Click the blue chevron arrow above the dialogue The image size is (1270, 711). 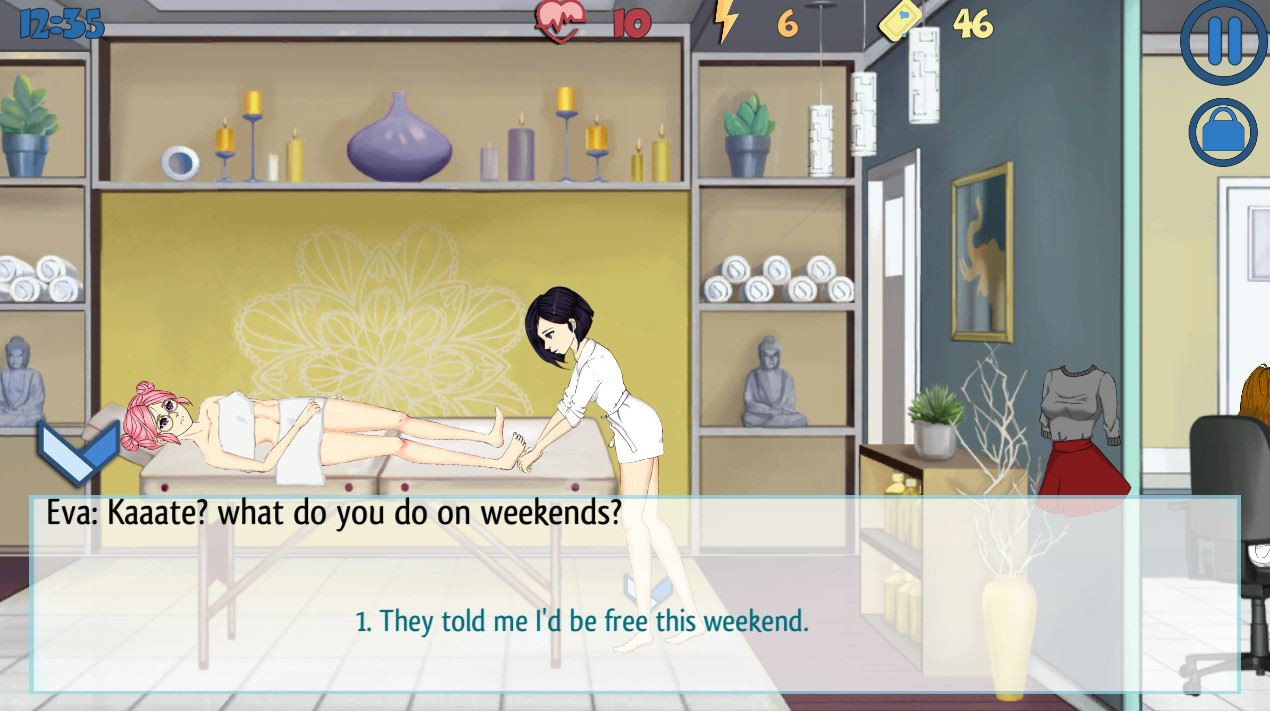[79, 451]
